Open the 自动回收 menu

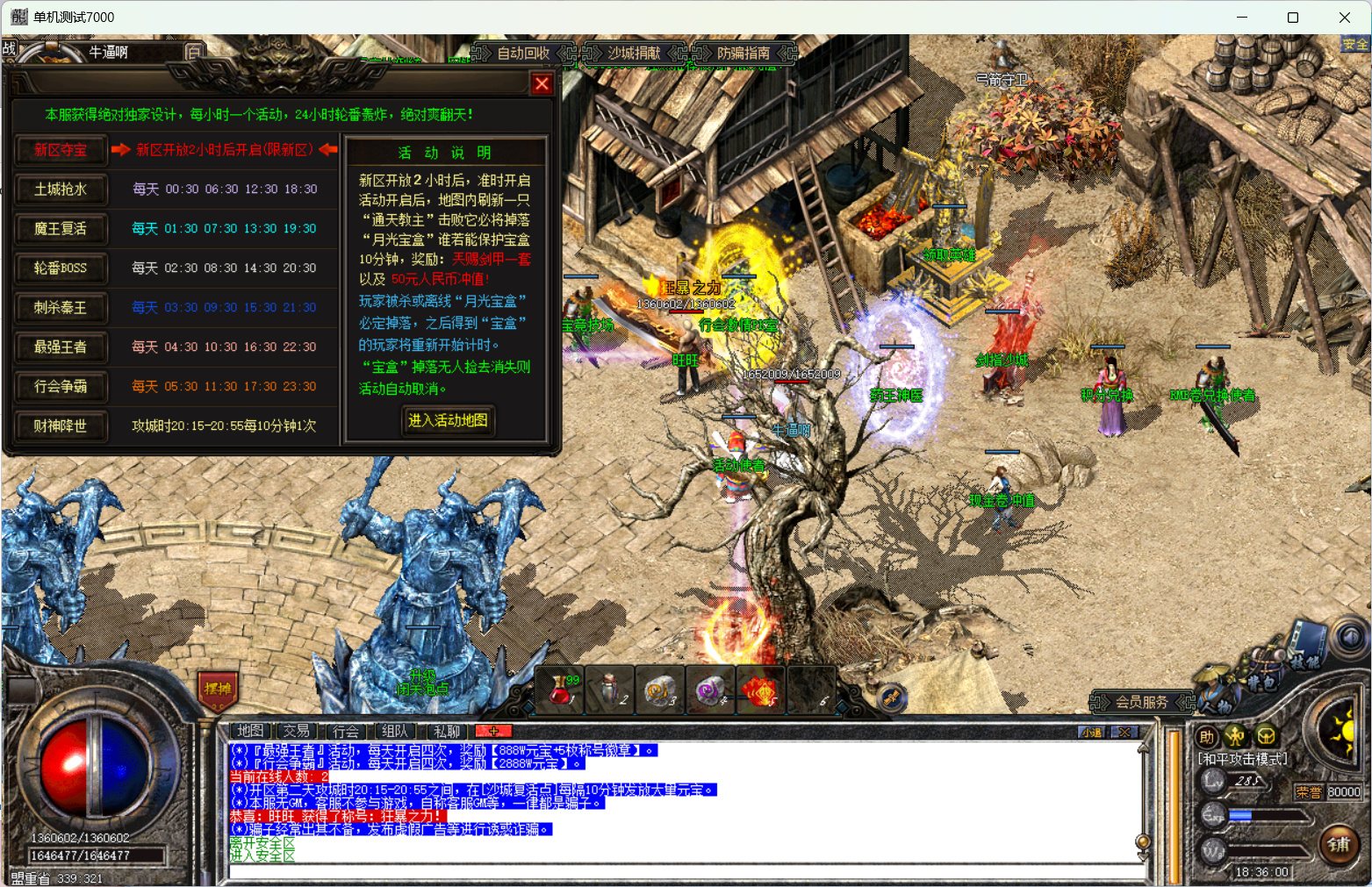click(523, 54)
